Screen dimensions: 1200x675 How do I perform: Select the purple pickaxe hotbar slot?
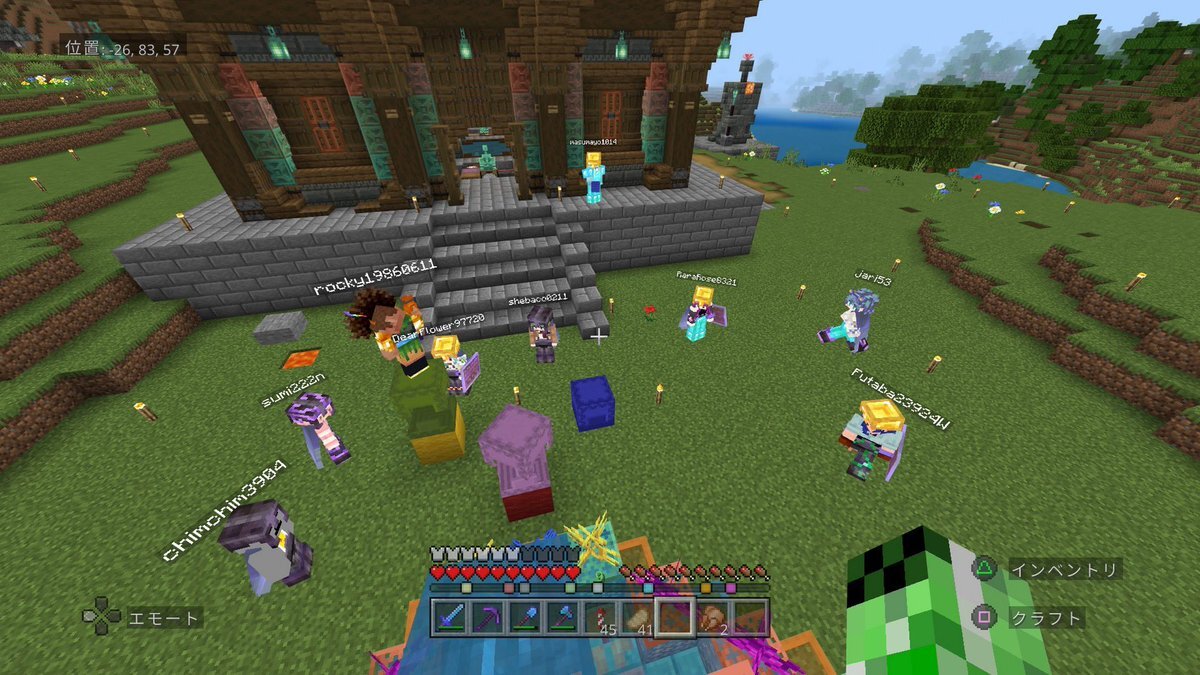(x=489, y=617)
